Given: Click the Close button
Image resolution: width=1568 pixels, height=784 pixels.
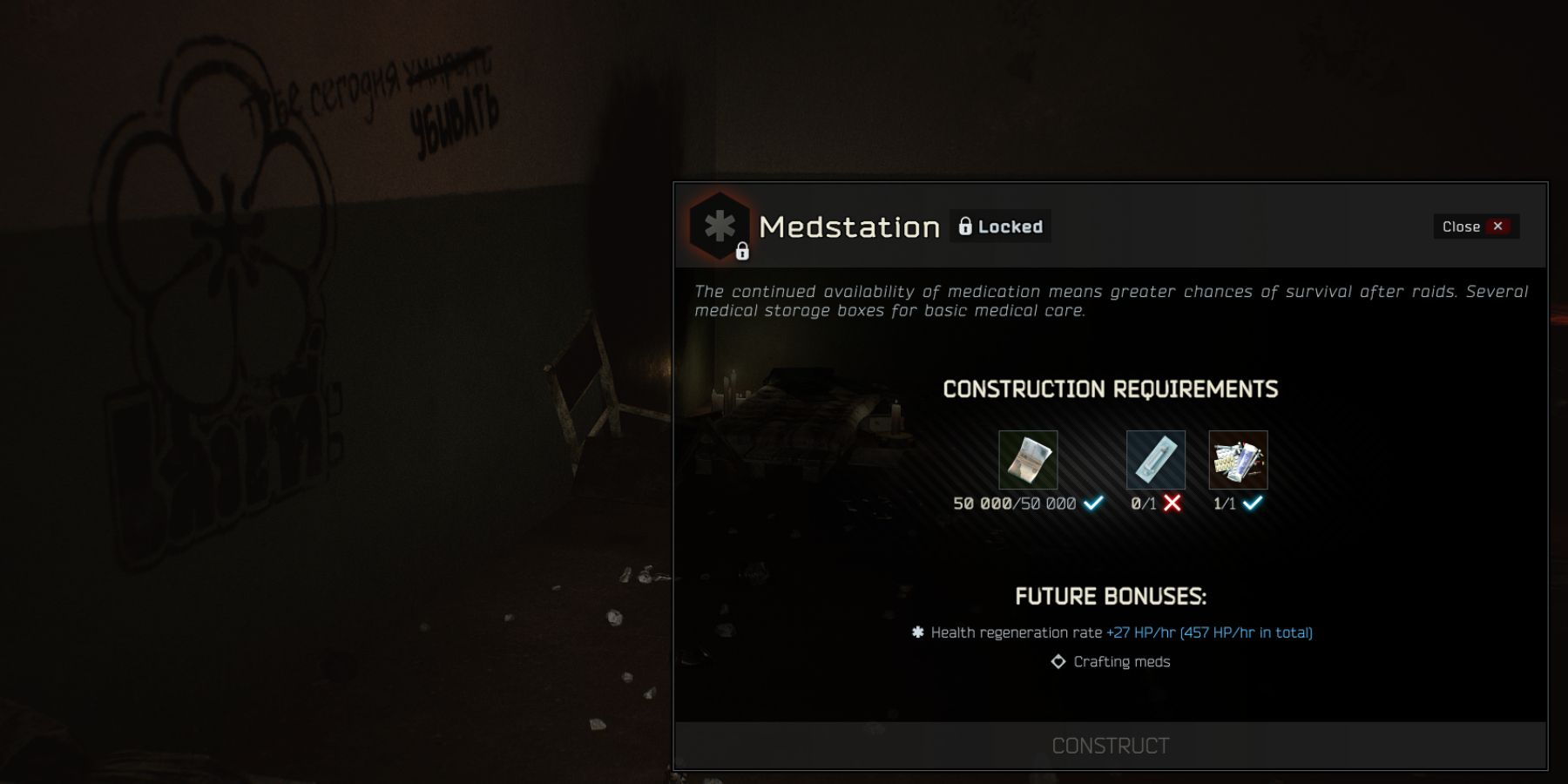Looking at the screenshot, I should click(x=1475, y=226).
